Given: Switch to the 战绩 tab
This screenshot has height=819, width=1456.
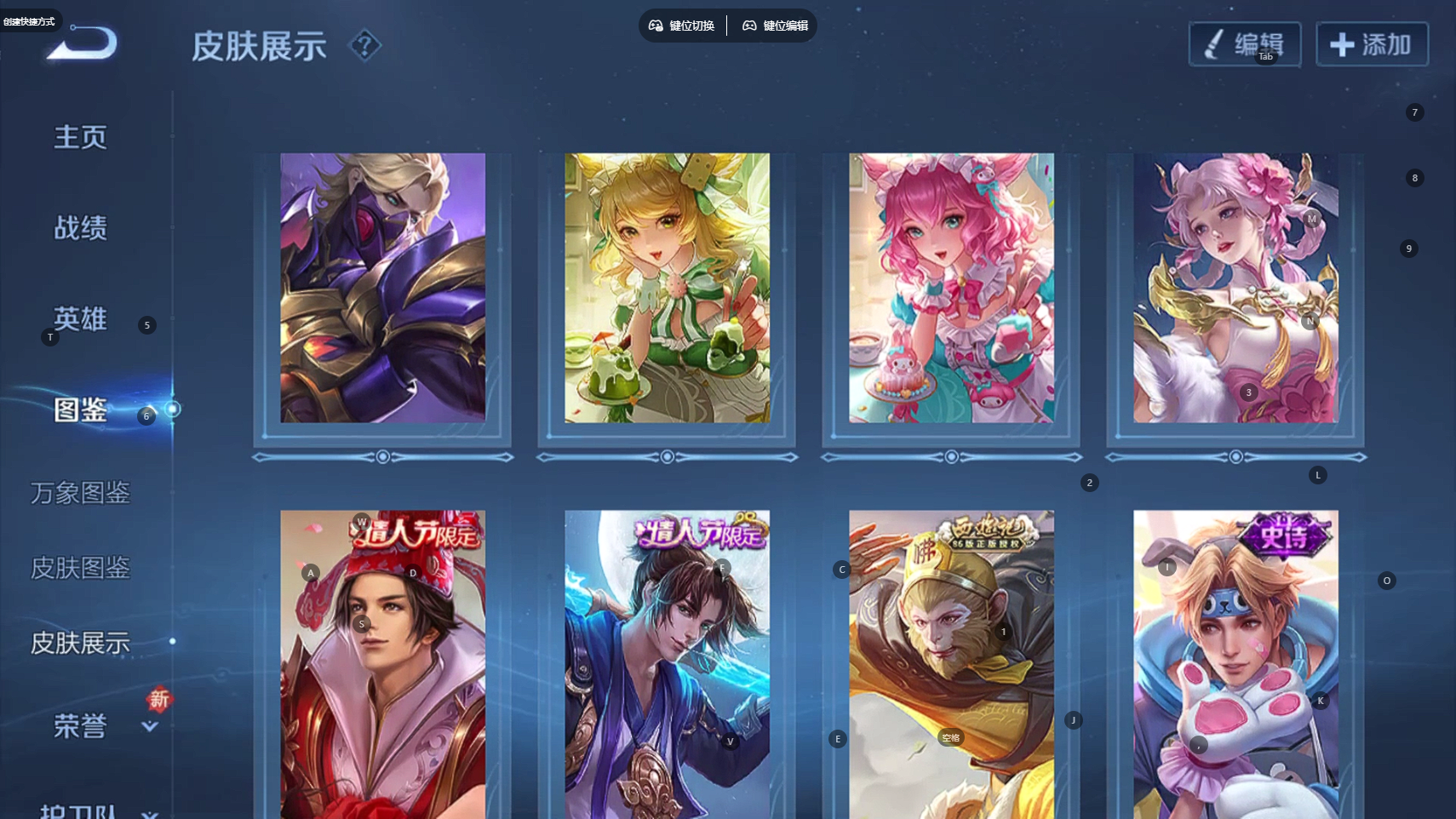Looking at the screenshot, I should [80, 228].
